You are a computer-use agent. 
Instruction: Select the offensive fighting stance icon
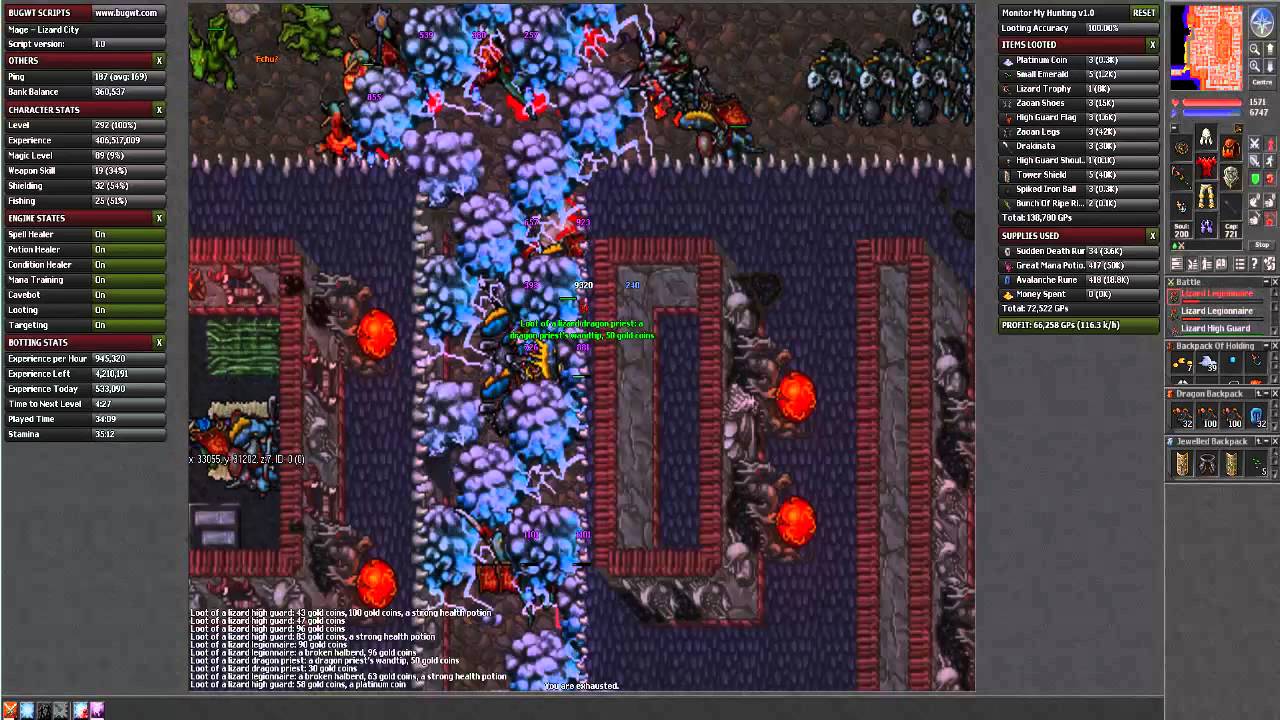[1254, 145]
